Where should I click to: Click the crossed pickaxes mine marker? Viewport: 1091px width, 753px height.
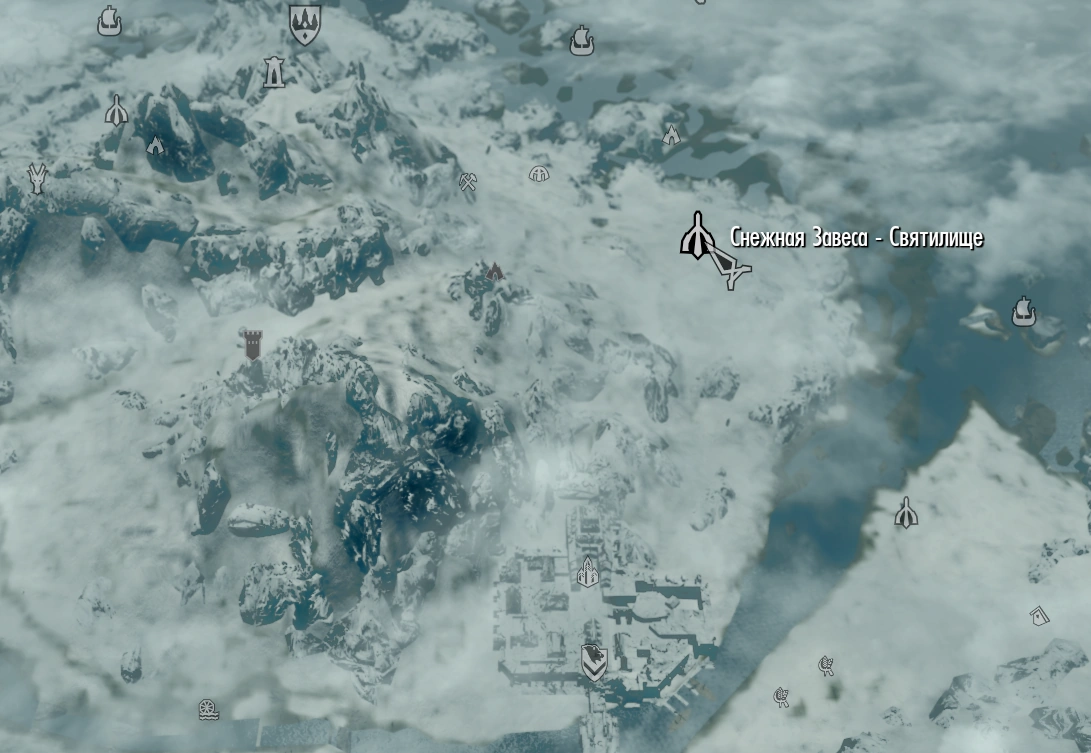coord(467,182)
